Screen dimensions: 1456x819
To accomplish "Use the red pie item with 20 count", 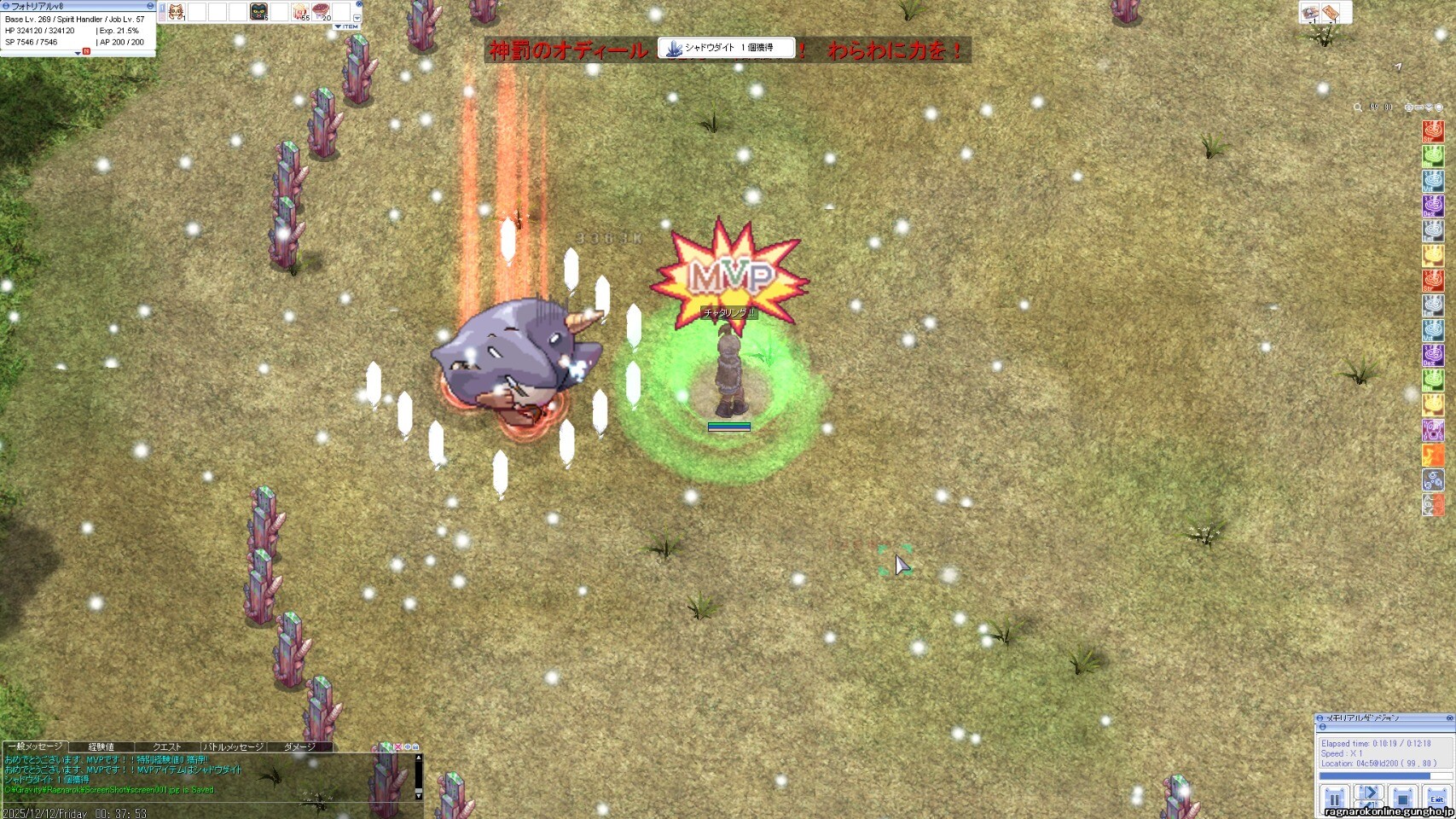I will (x=322, y=12).
